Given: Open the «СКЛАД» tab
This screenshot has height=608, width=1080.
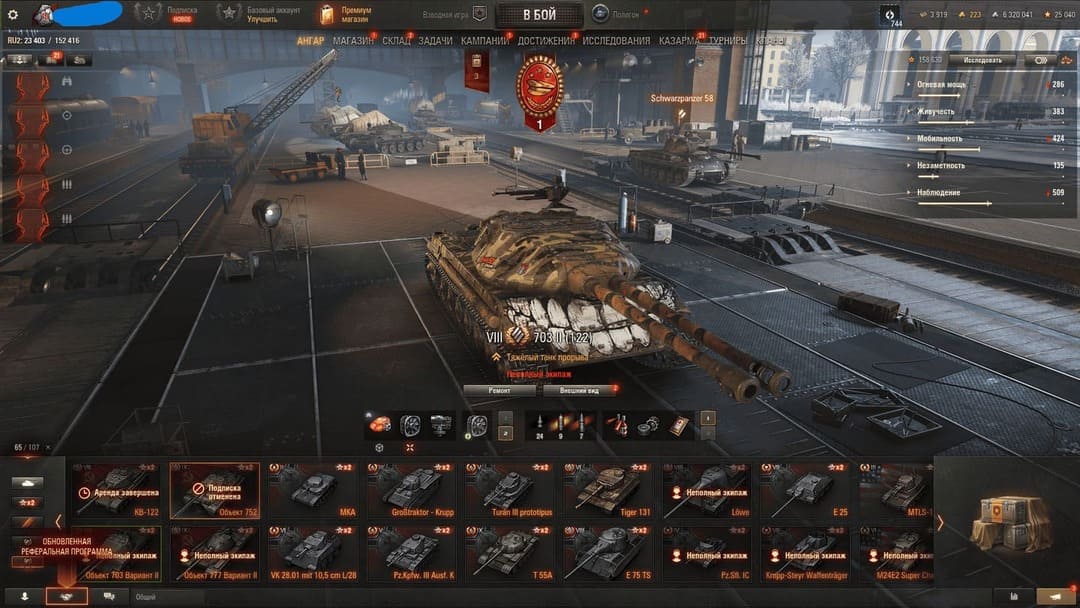Looking at the screenshot, I should click(x=396, y=41).
